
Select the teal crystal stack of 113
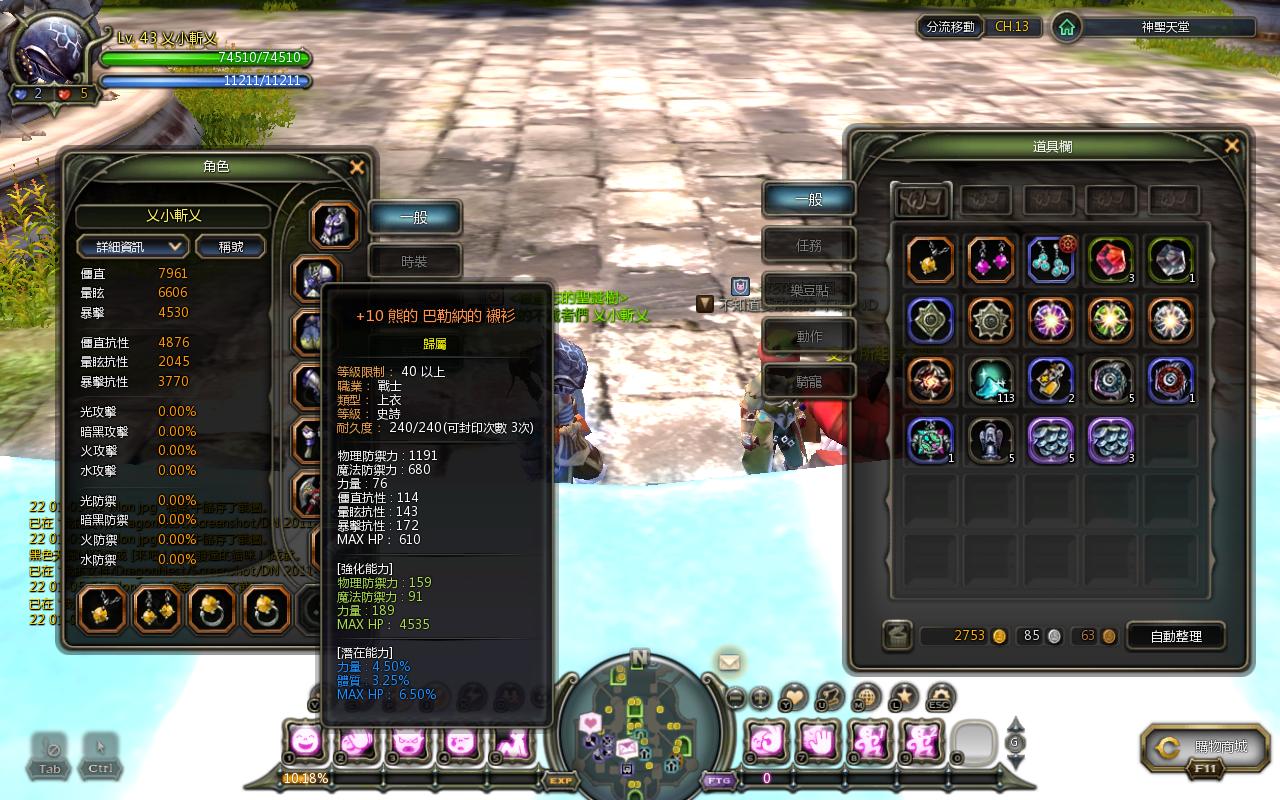[x=990, y=381]
